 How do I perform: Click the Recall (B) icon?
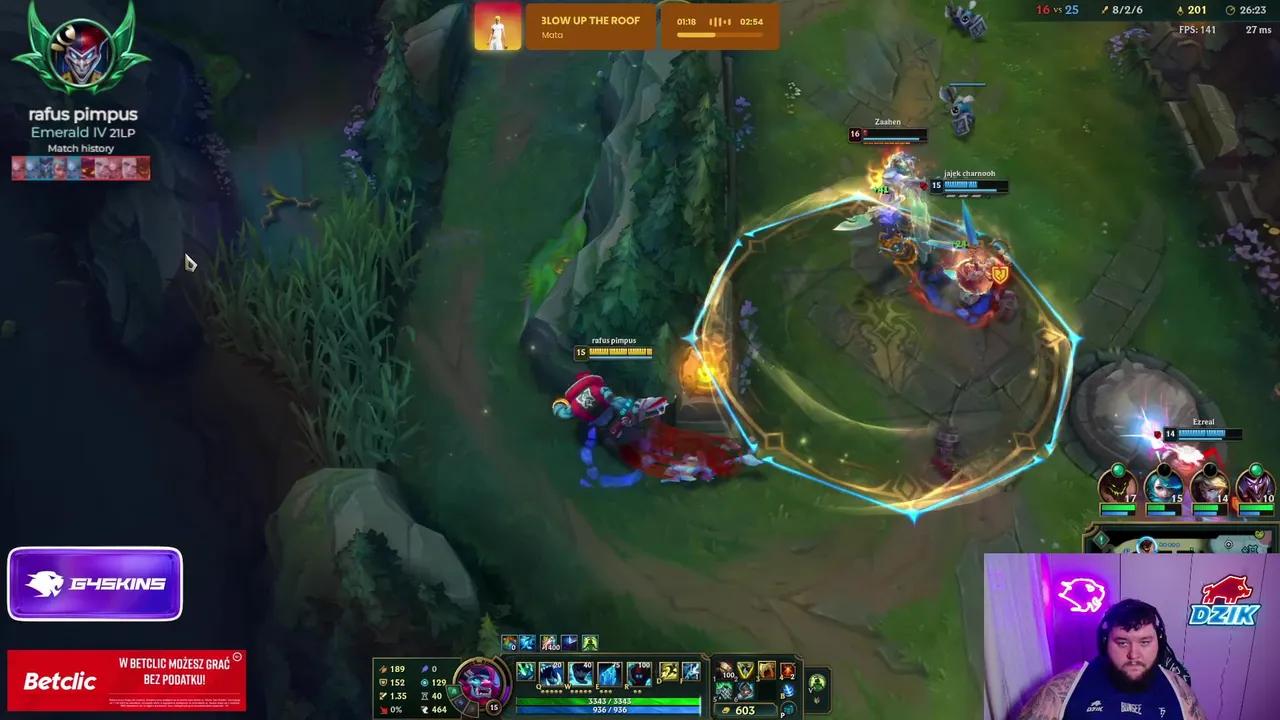point(788,691)
